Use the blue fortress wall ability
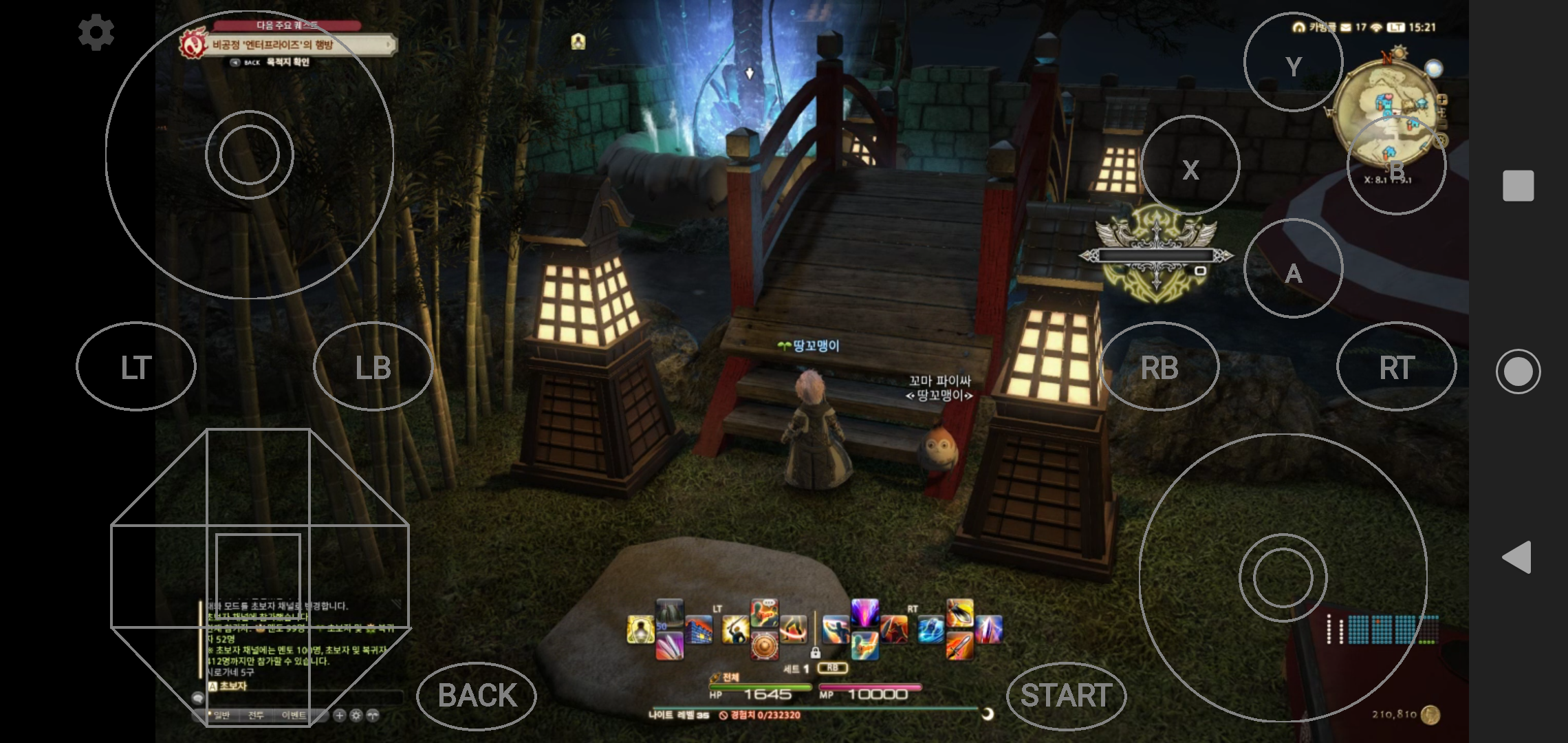This screenshot has width=1568, height=743. tap(699, 630)
